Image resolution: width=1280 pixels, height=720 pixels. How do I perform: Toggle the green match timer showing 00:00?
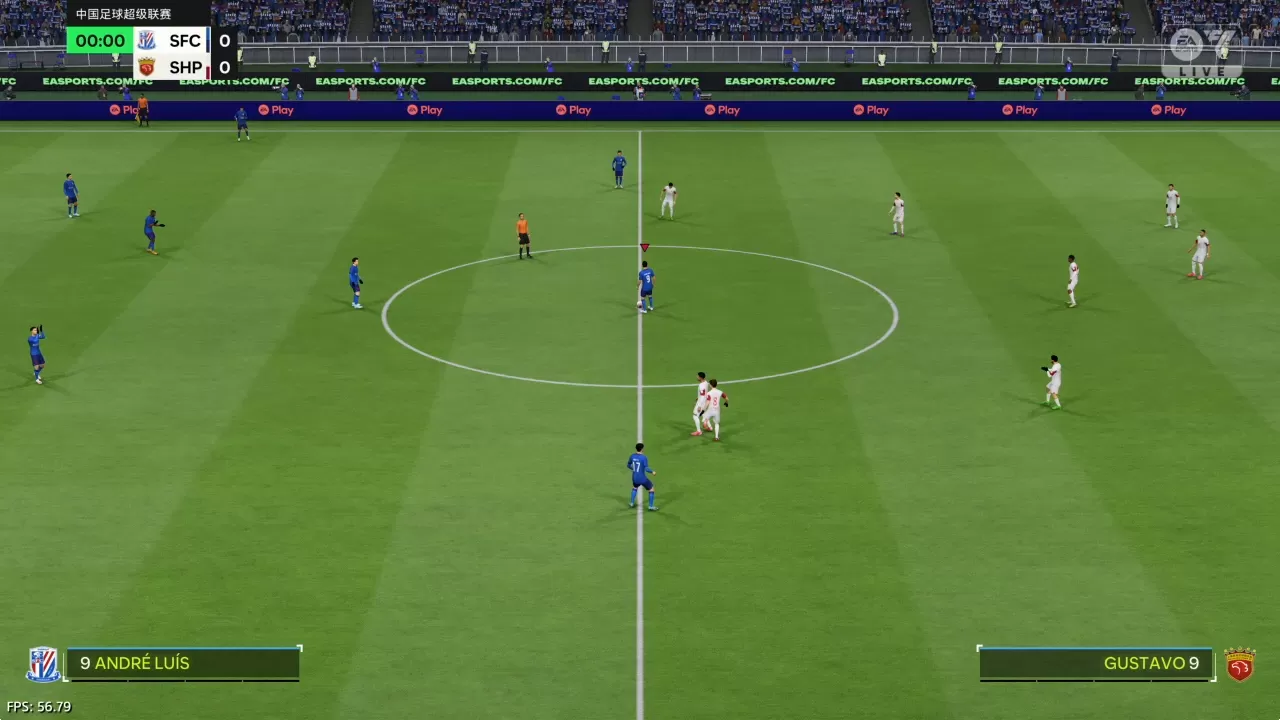click(x=100, y=41)
